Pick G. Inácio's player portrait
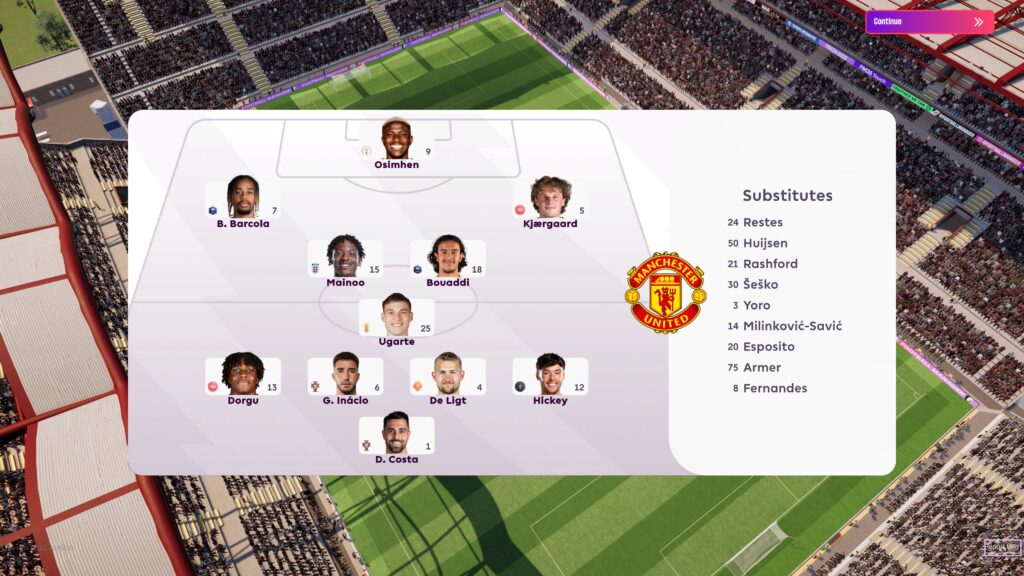The height and width of the screenshot is (576, 1024). 345,376
